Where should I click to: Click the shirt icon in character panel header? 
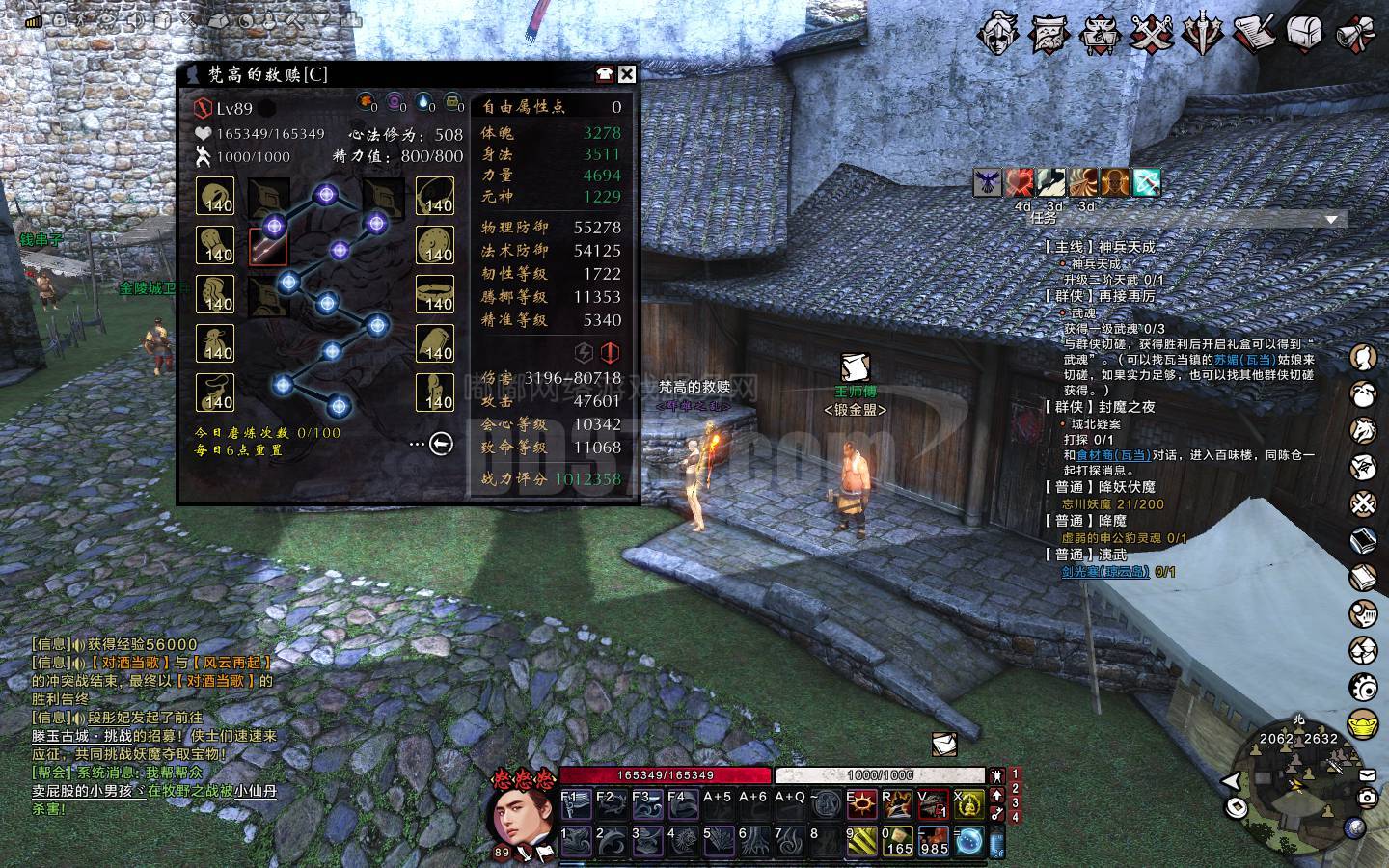point(605,74)
